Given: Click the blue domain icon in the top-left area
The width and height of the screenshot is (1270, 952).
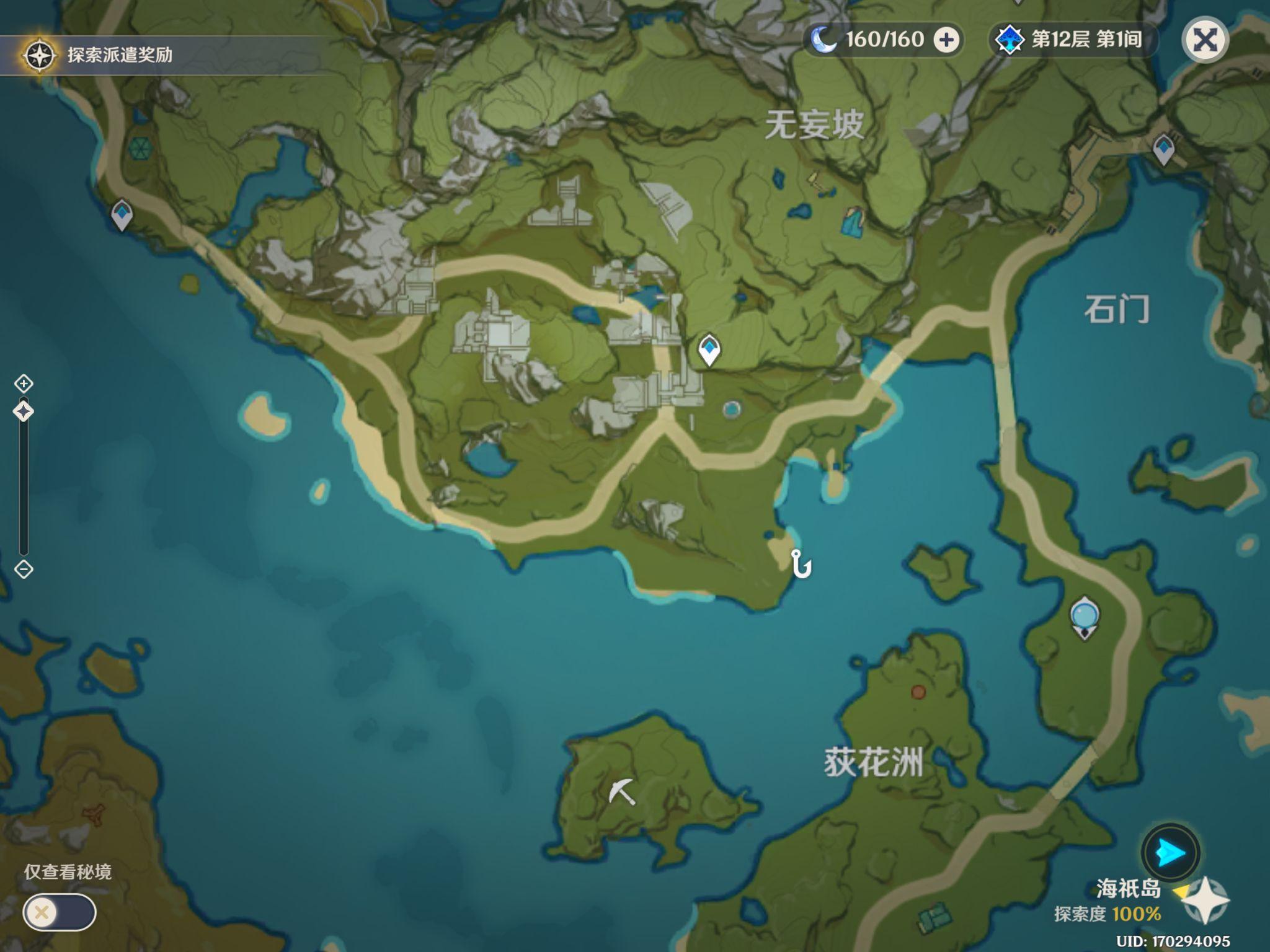Looking at the screenshot, I should coord(141,150).
